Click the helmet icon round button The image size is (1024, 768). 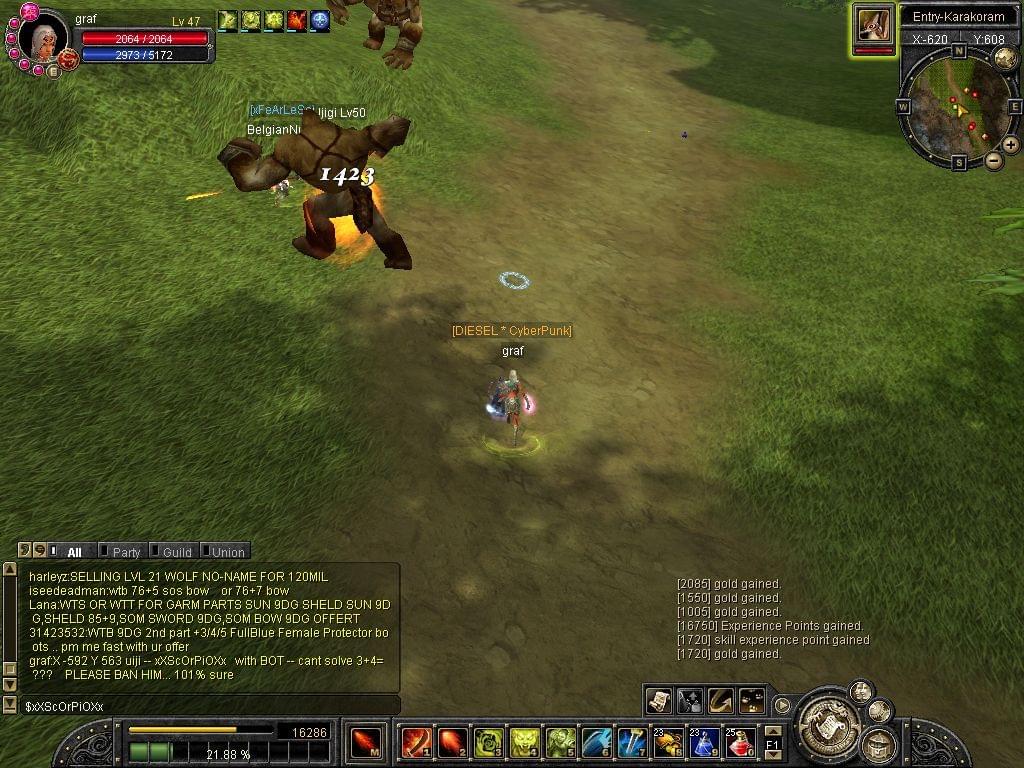pyautogui.click(x=878, y=744)
